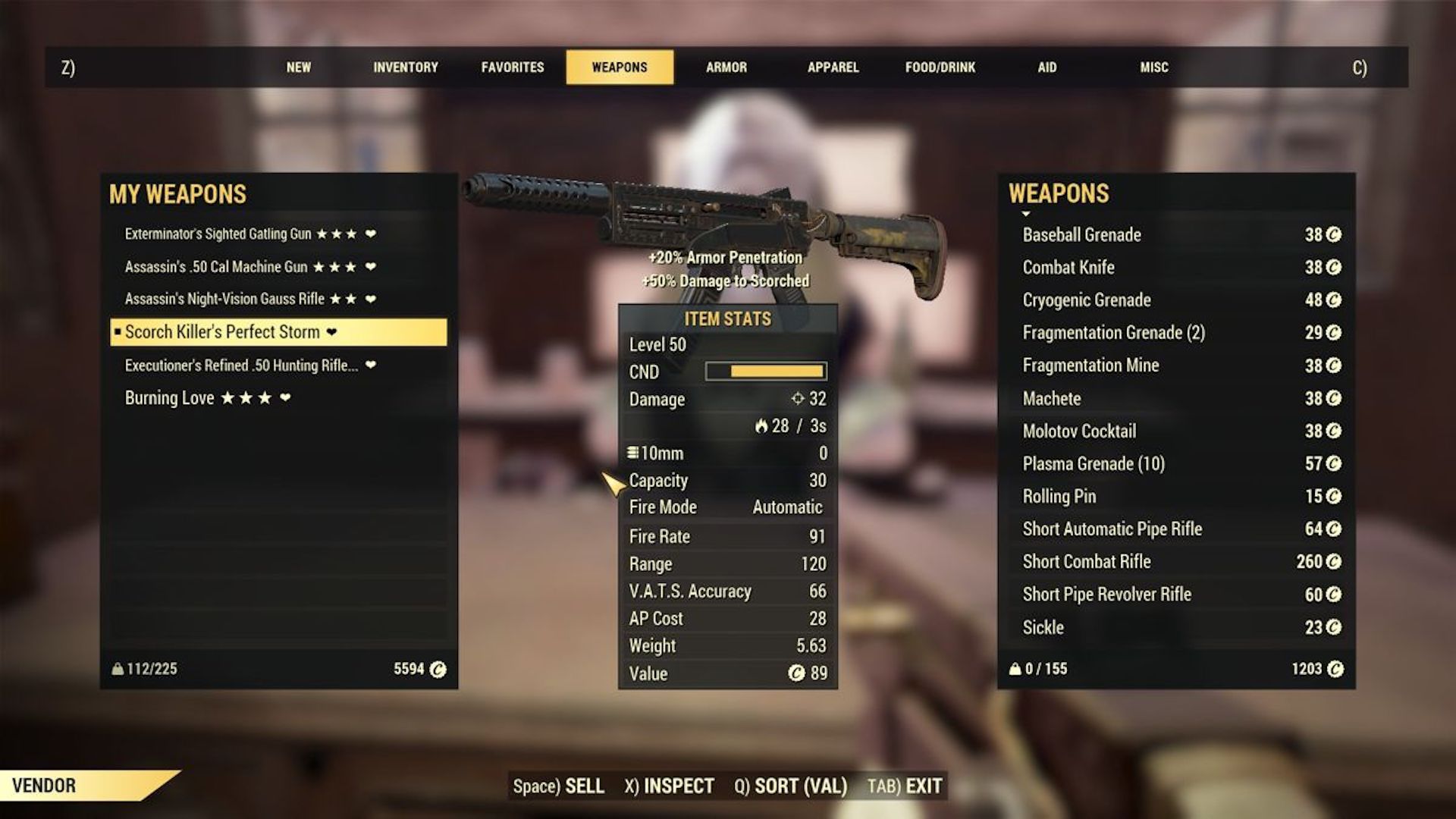Image resolution: width=1456 pixels, height=819 pixels.
Task: Click the caps icon next to Value 89
Action: point(795,673)
